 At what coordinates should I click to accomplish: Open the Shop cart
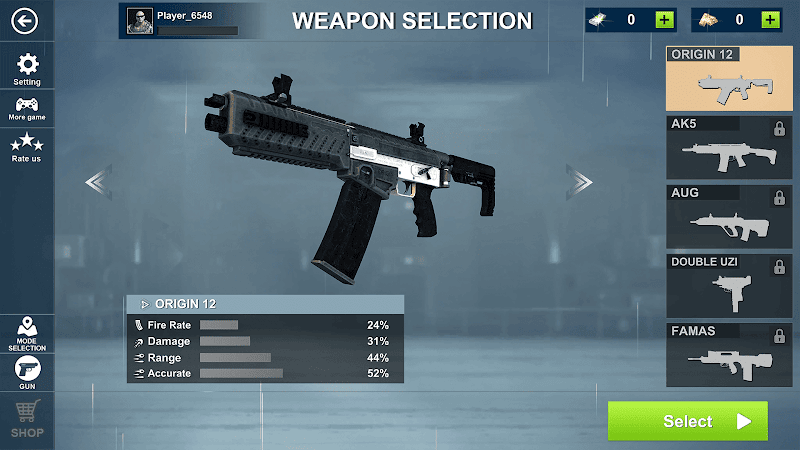click(28, 418)
